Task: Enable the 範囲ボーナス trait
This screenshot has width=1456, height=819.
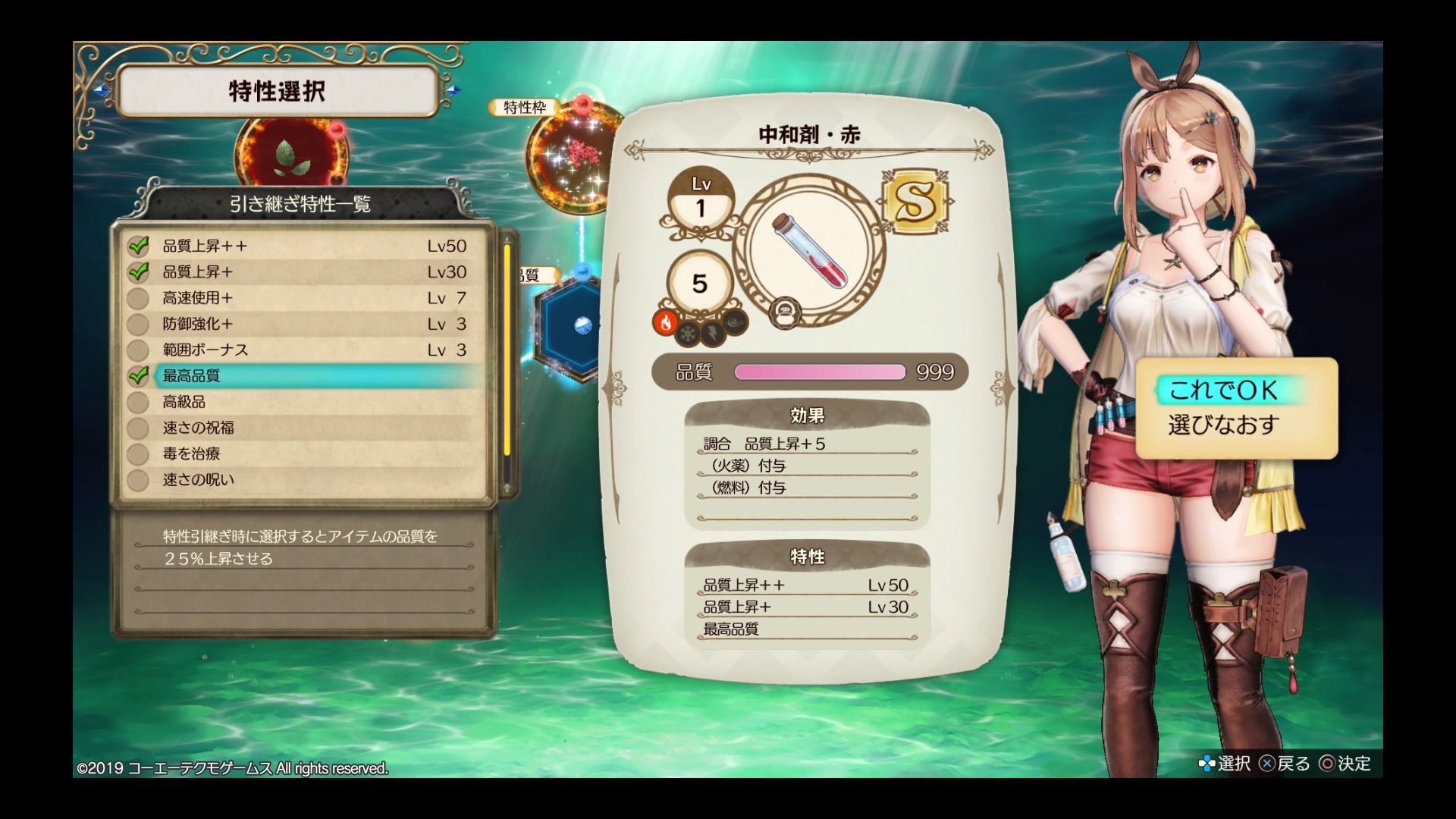Action: [303, 350]
